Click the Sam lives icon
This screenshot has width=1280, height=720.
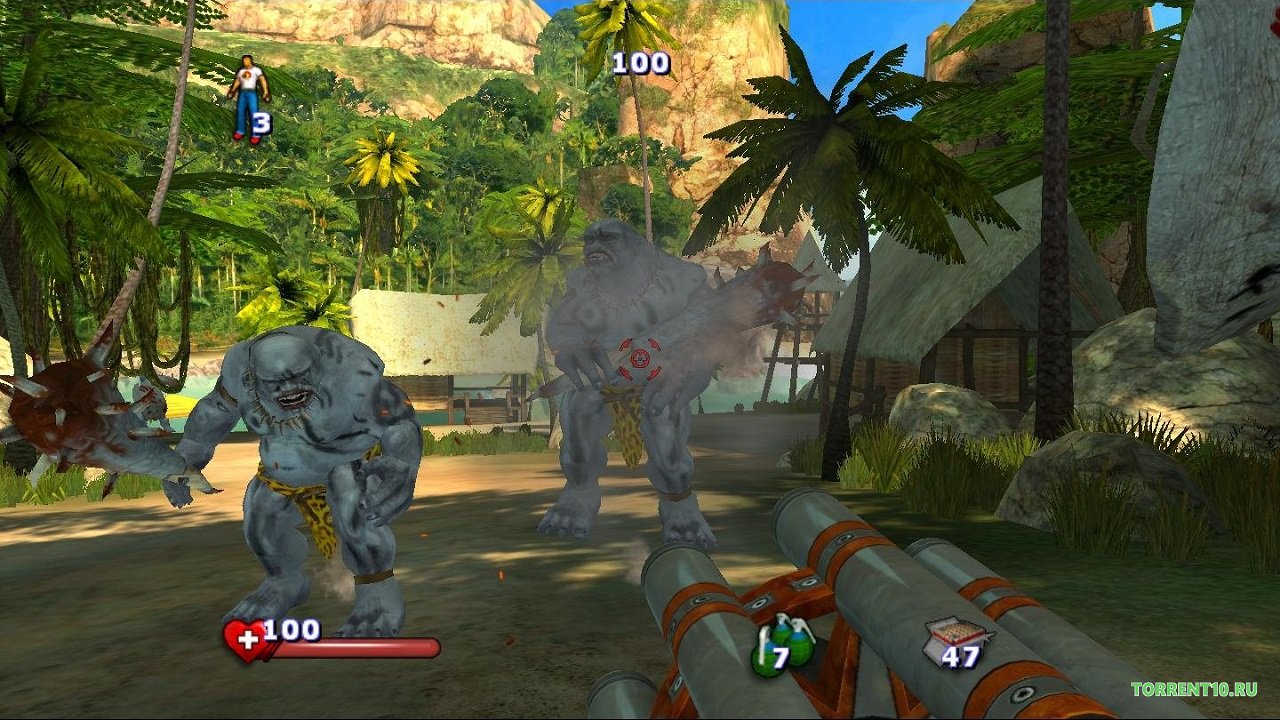(x=247, y=98)
